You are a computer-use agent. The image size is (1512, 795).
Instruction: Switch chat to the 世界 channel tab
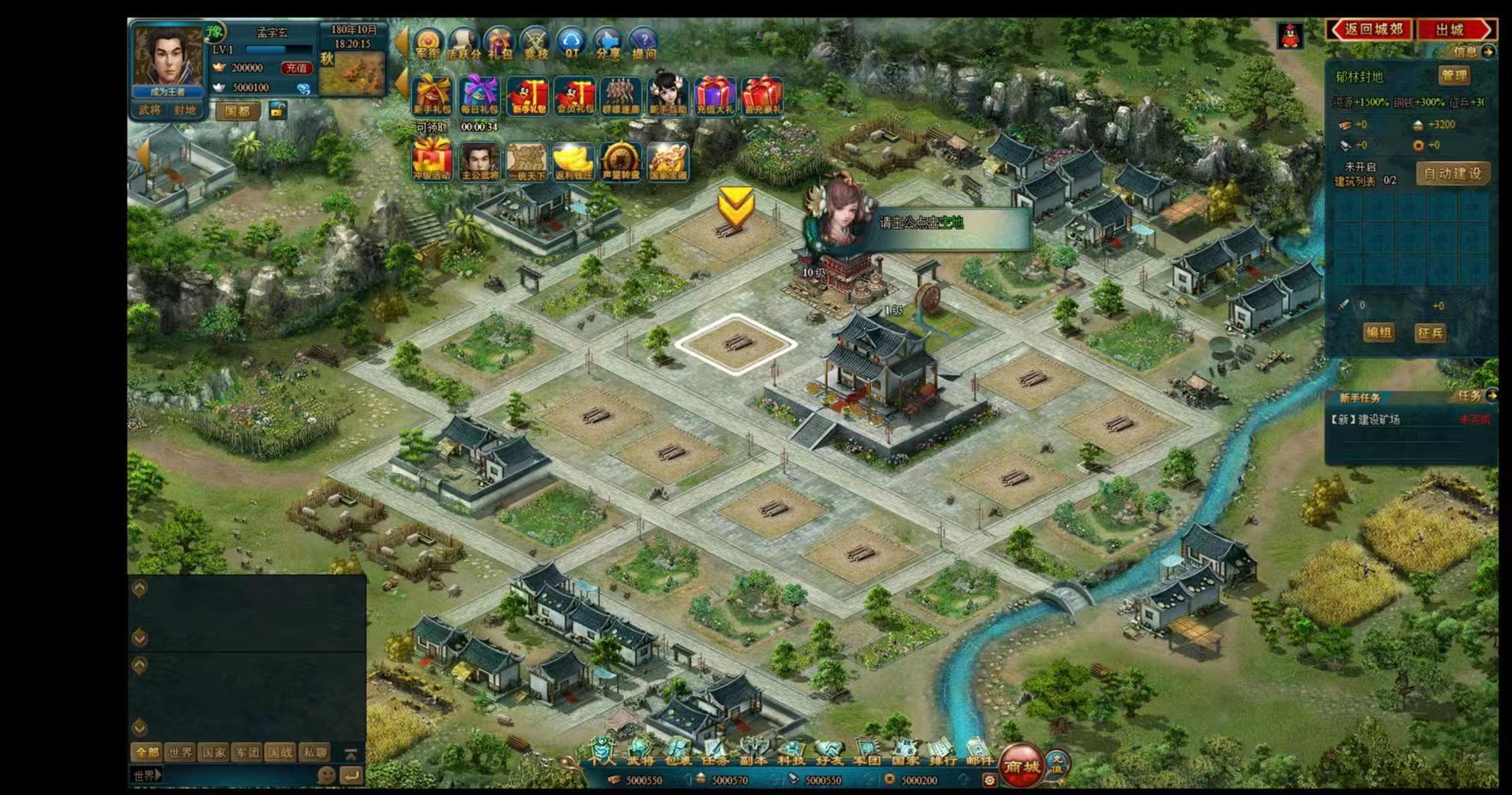click(x=180, y=752)
